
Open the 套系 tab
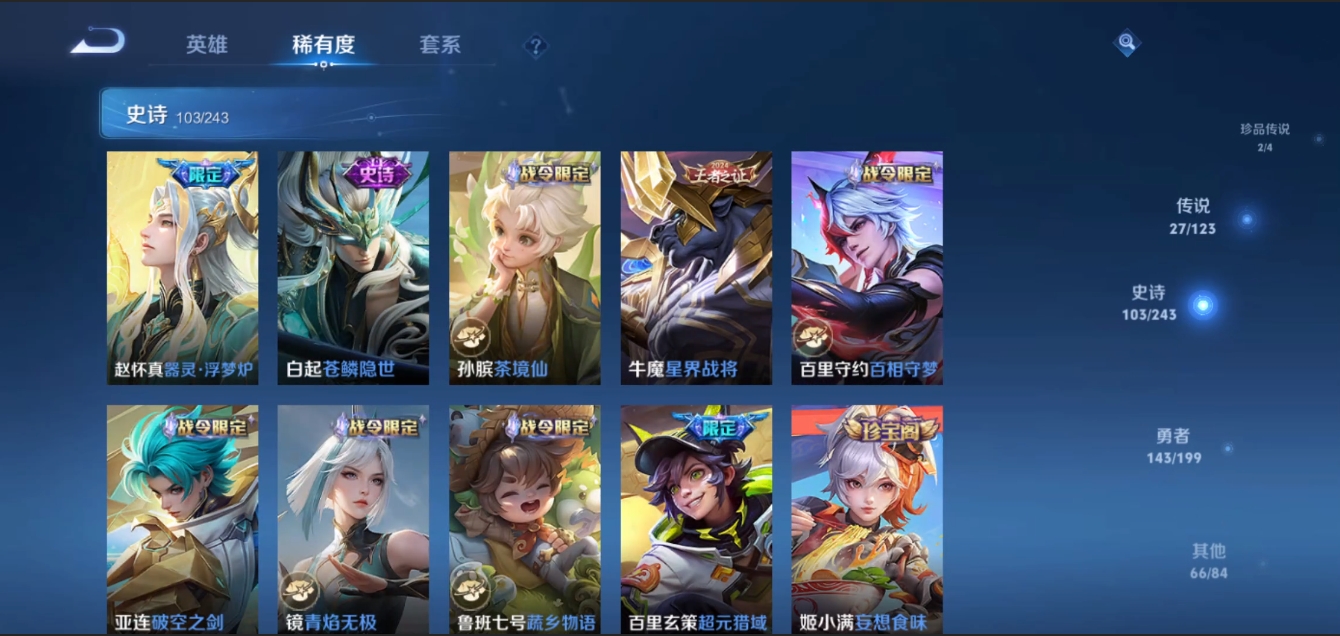440,45
